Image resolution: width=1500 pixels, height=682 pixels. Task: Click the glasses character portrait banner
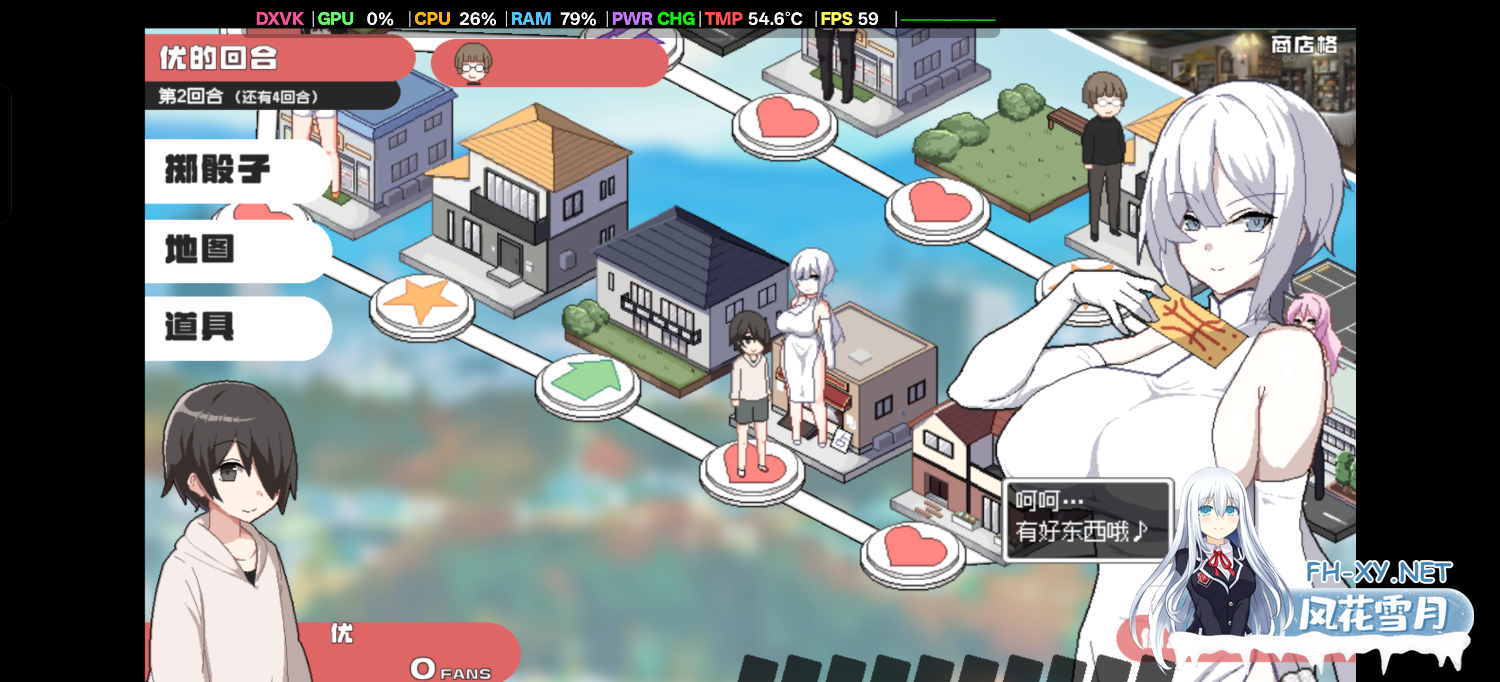coord(548,63)
